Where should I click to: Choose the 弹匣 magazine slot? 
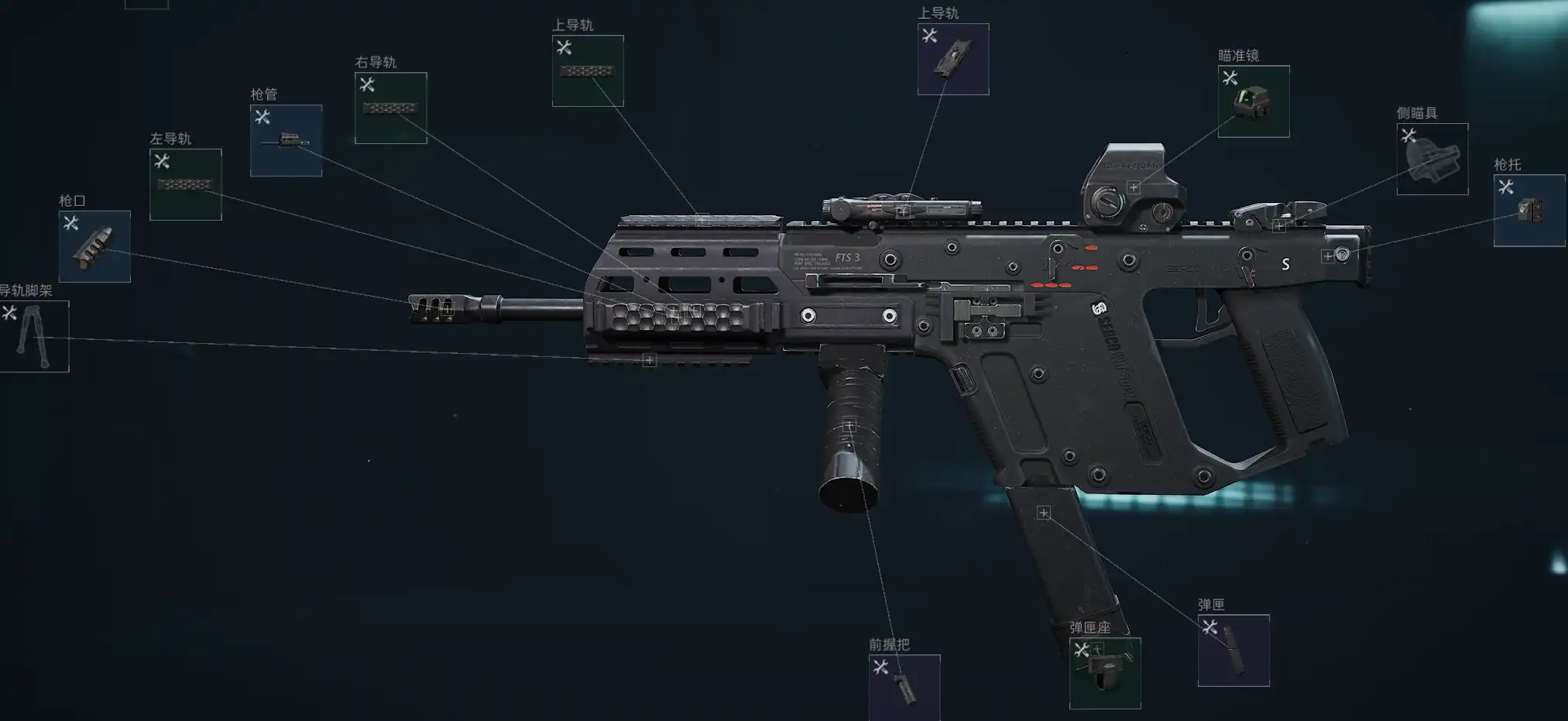pos(1233,650)
